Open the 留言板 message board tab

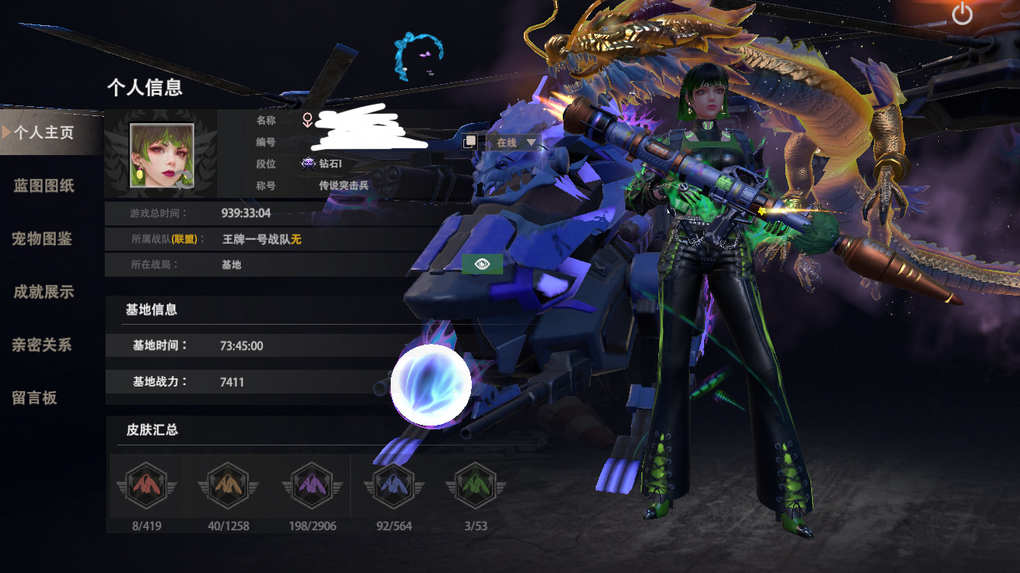click(35, 398)
